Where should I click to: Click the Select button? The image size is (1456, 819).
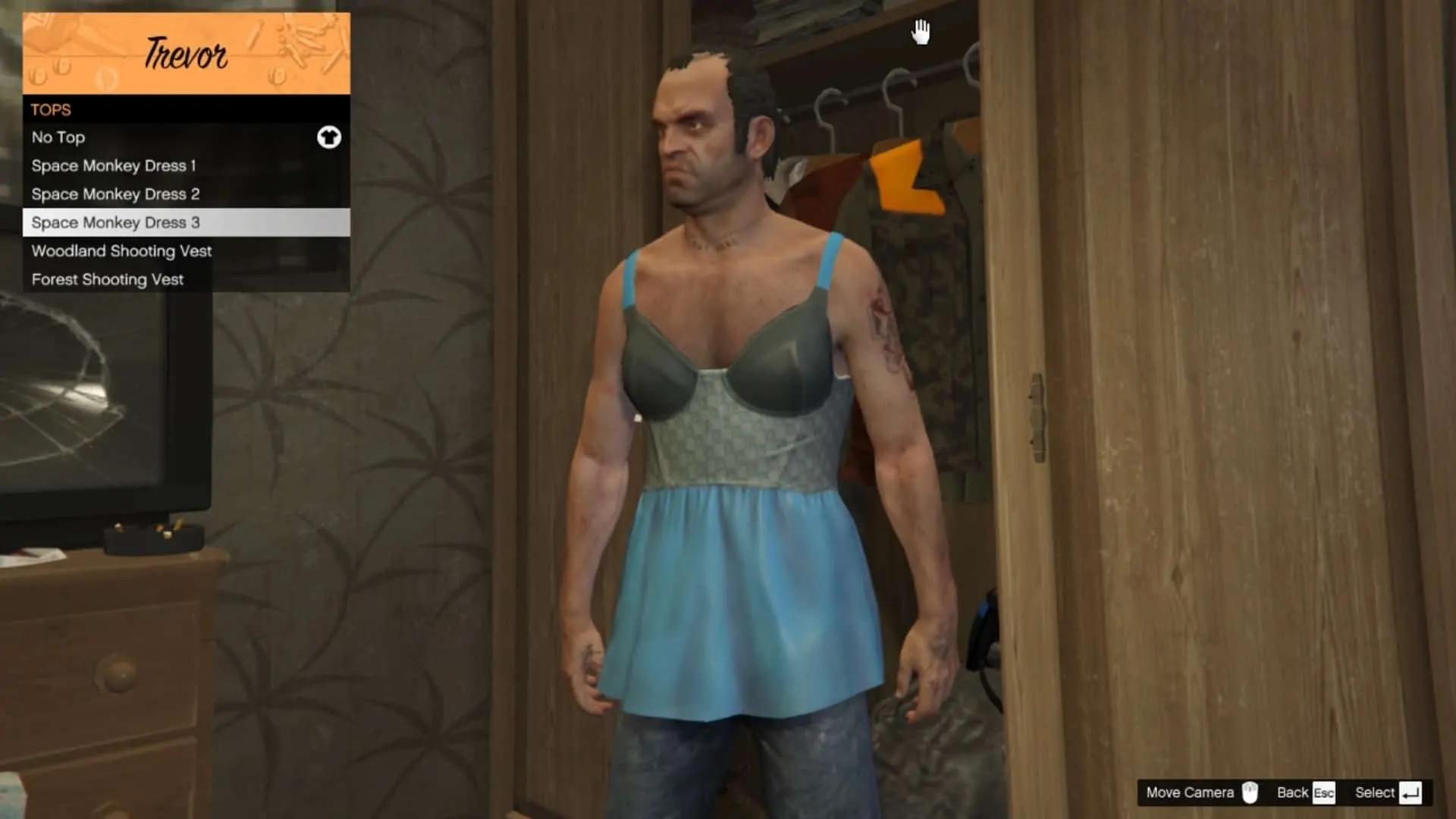click(1387, 792)
